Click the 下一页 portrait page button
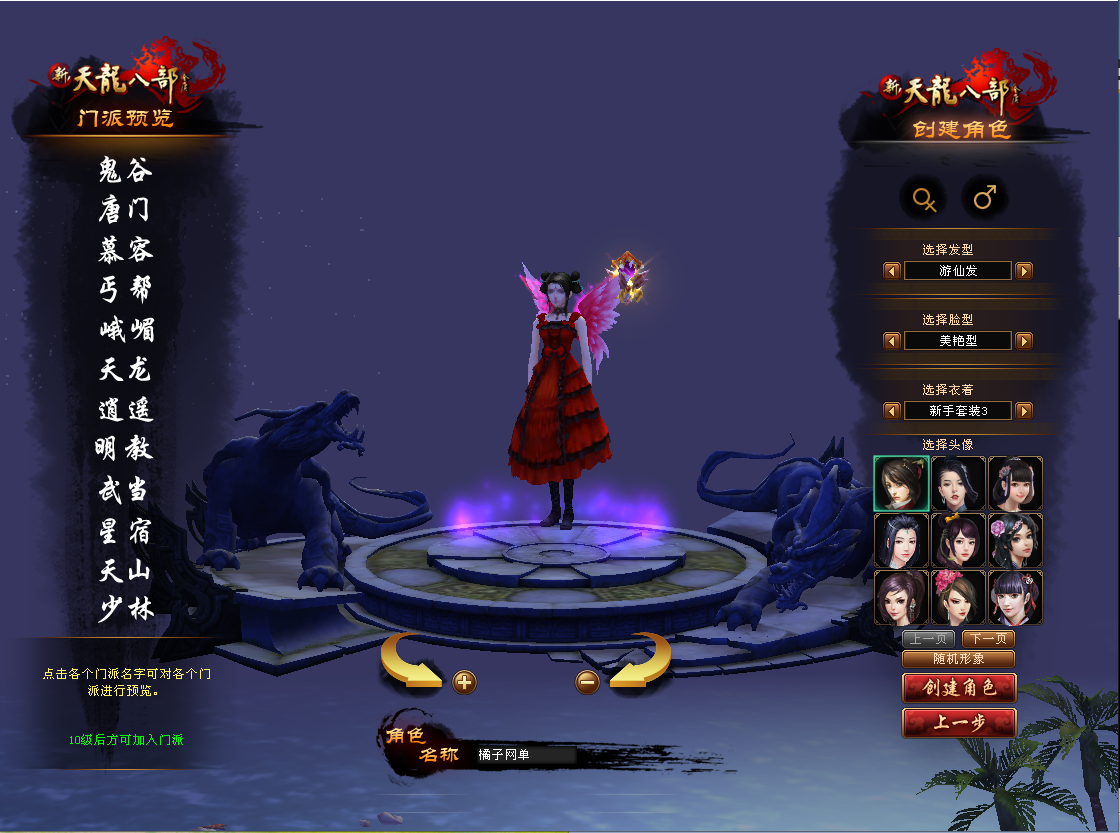The width and height of the screenshot is (1120, 833). (988, 639)
